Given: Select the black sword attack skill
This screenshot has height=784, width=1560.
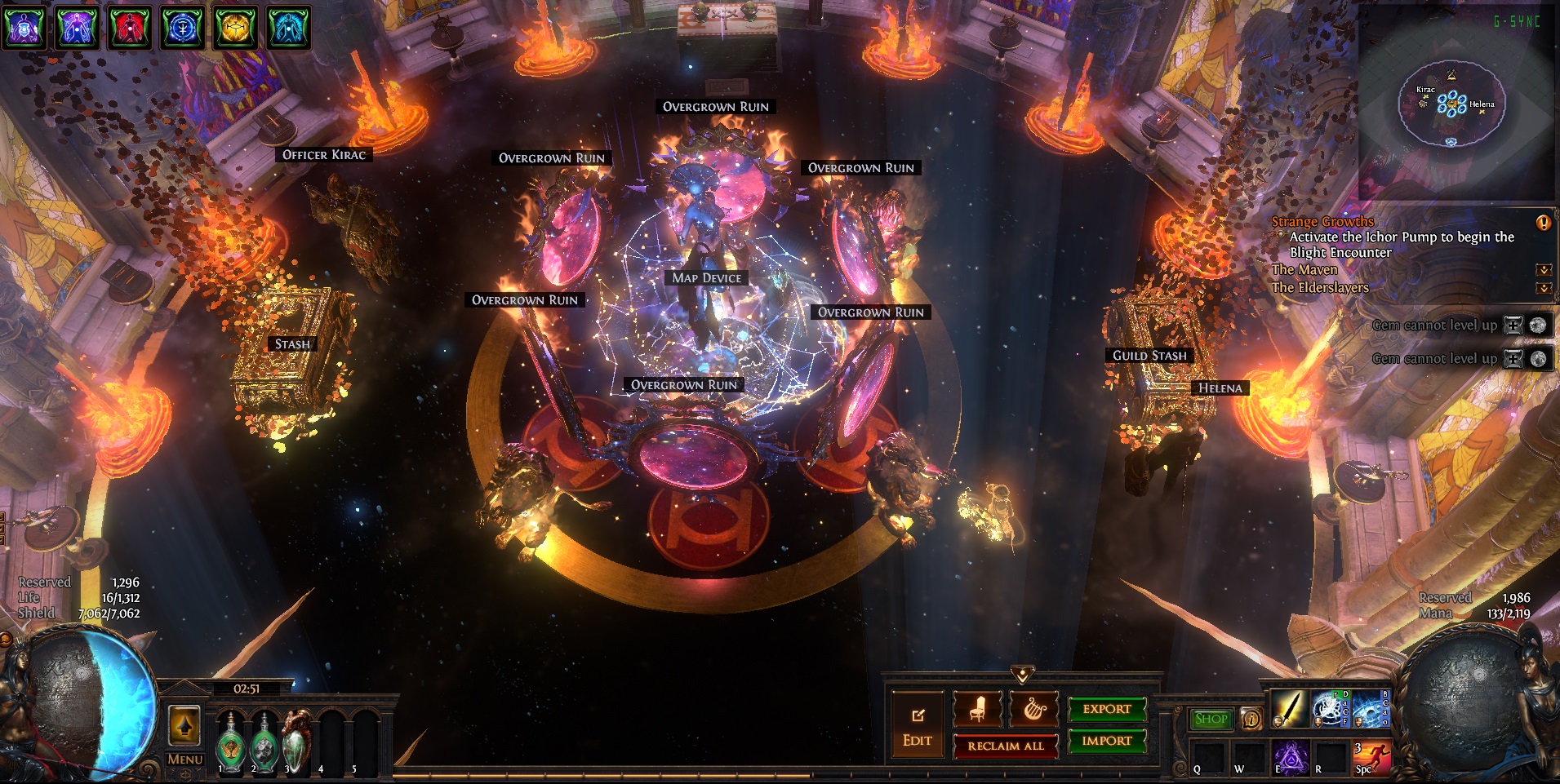Looking at the screenshot, I should tap(1289, 708).
